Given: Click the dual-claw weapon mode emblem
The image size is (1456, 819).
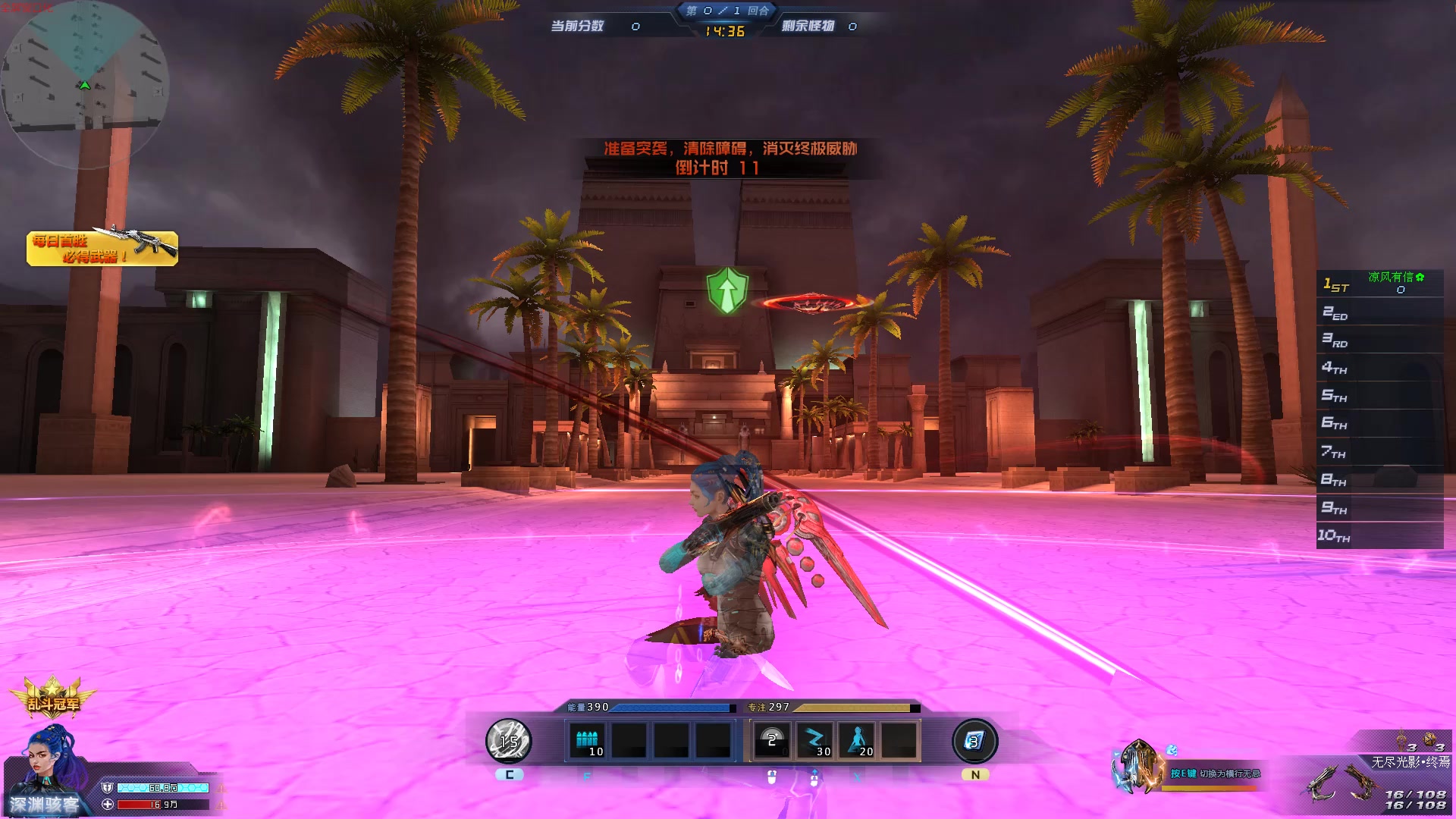Looking at the screenshot, I should (x=1137, y=767).
